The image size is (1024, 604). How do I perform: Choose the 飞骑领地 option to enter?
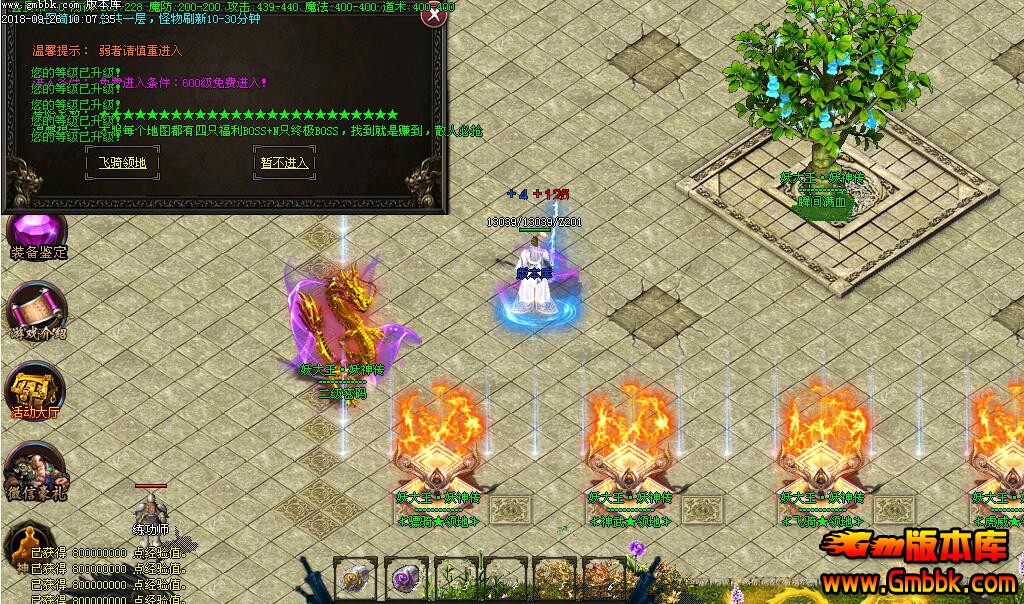(x=123, y=162)
